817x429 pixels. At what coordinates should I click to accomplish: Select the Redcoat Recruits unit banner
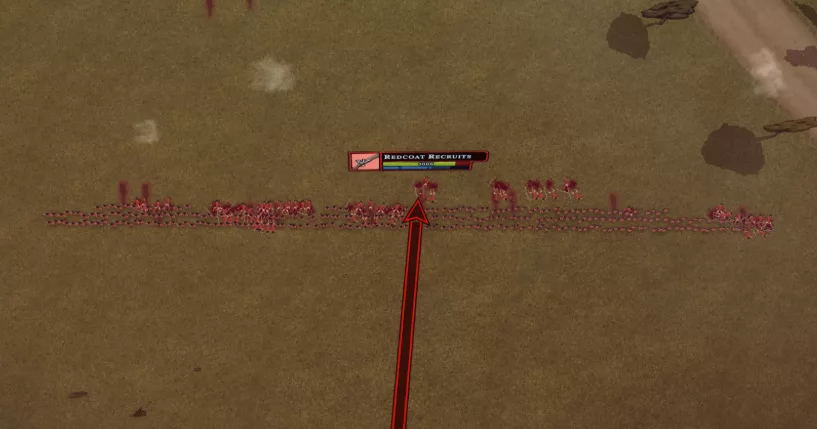tap(418, 160)
